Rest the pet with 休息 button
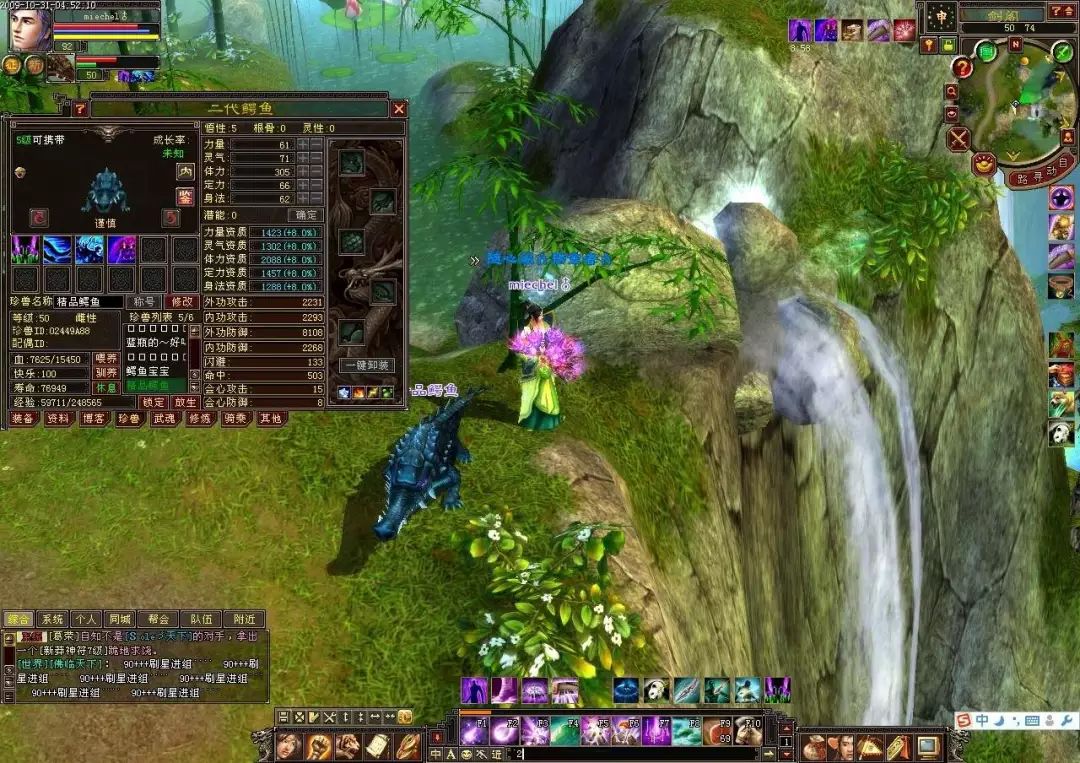Image resolution: width=1080 pixels, height=763 pixels. tap(106, 386)
